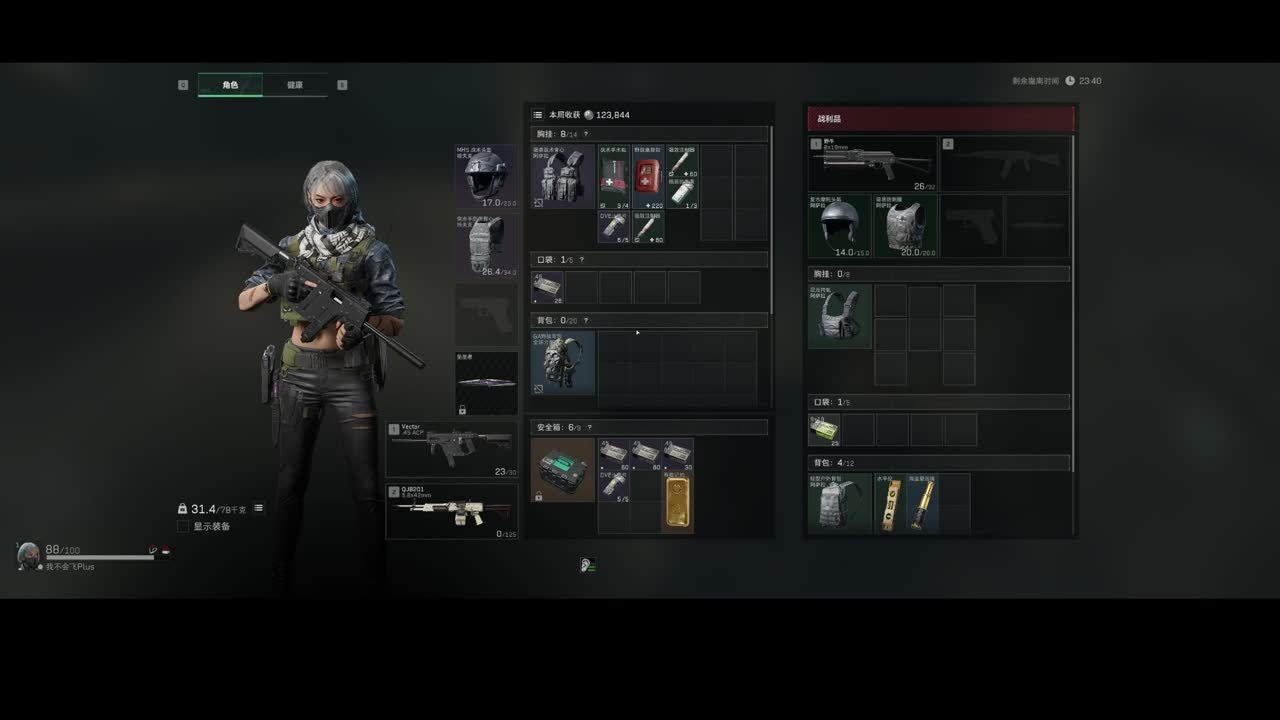Click the weight details icon beside 31.4

coord(258,508)
